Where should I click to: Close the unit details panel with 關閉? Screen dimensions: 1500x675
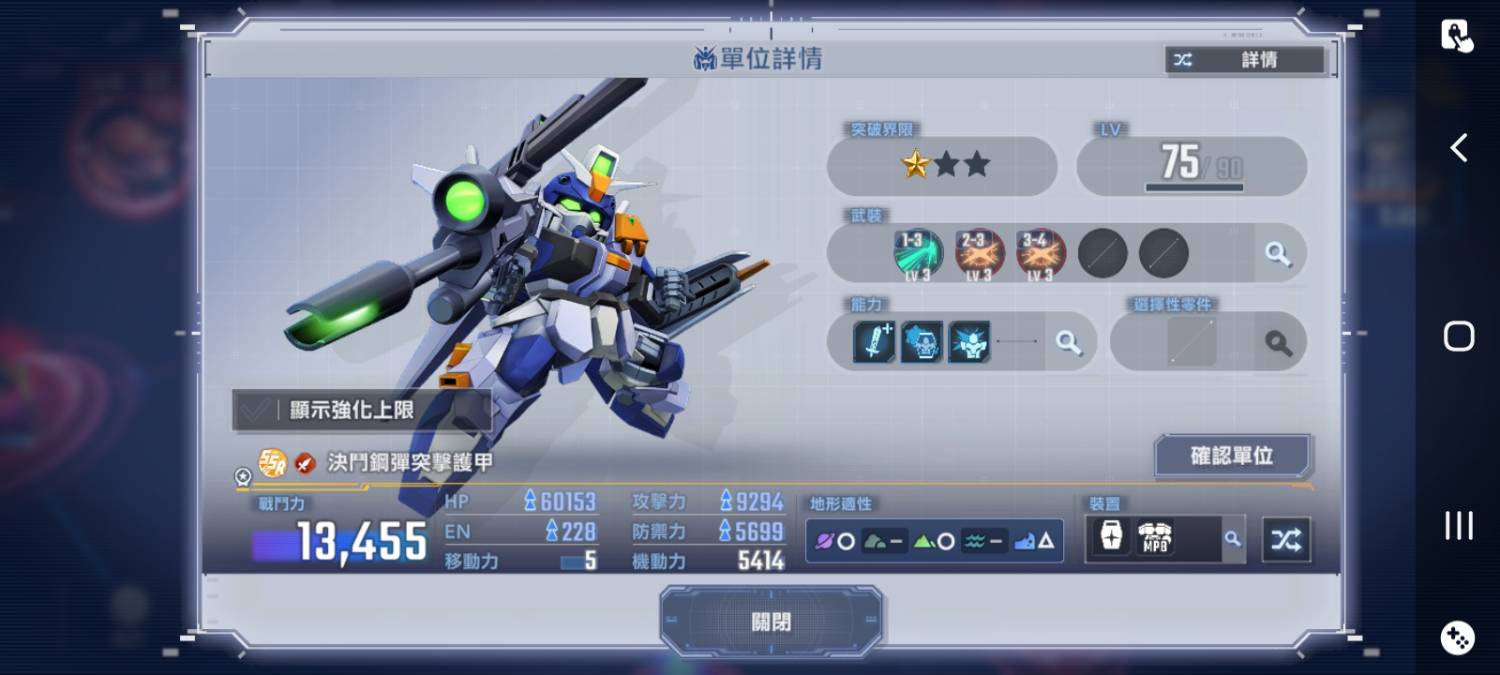[771, 621]
